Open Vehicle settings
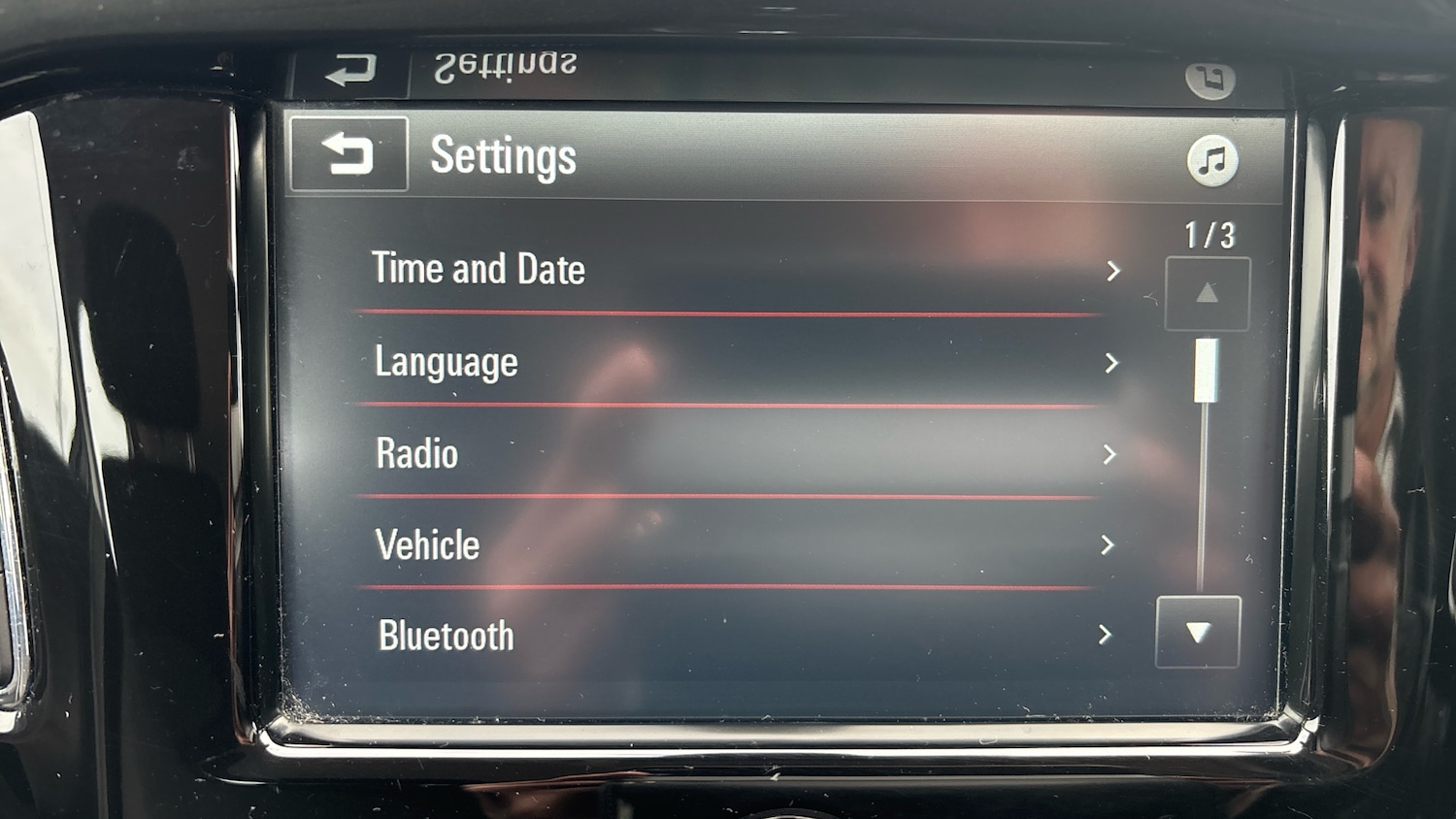The height and width of the screenshot is (819, 1456). point(738,544)
